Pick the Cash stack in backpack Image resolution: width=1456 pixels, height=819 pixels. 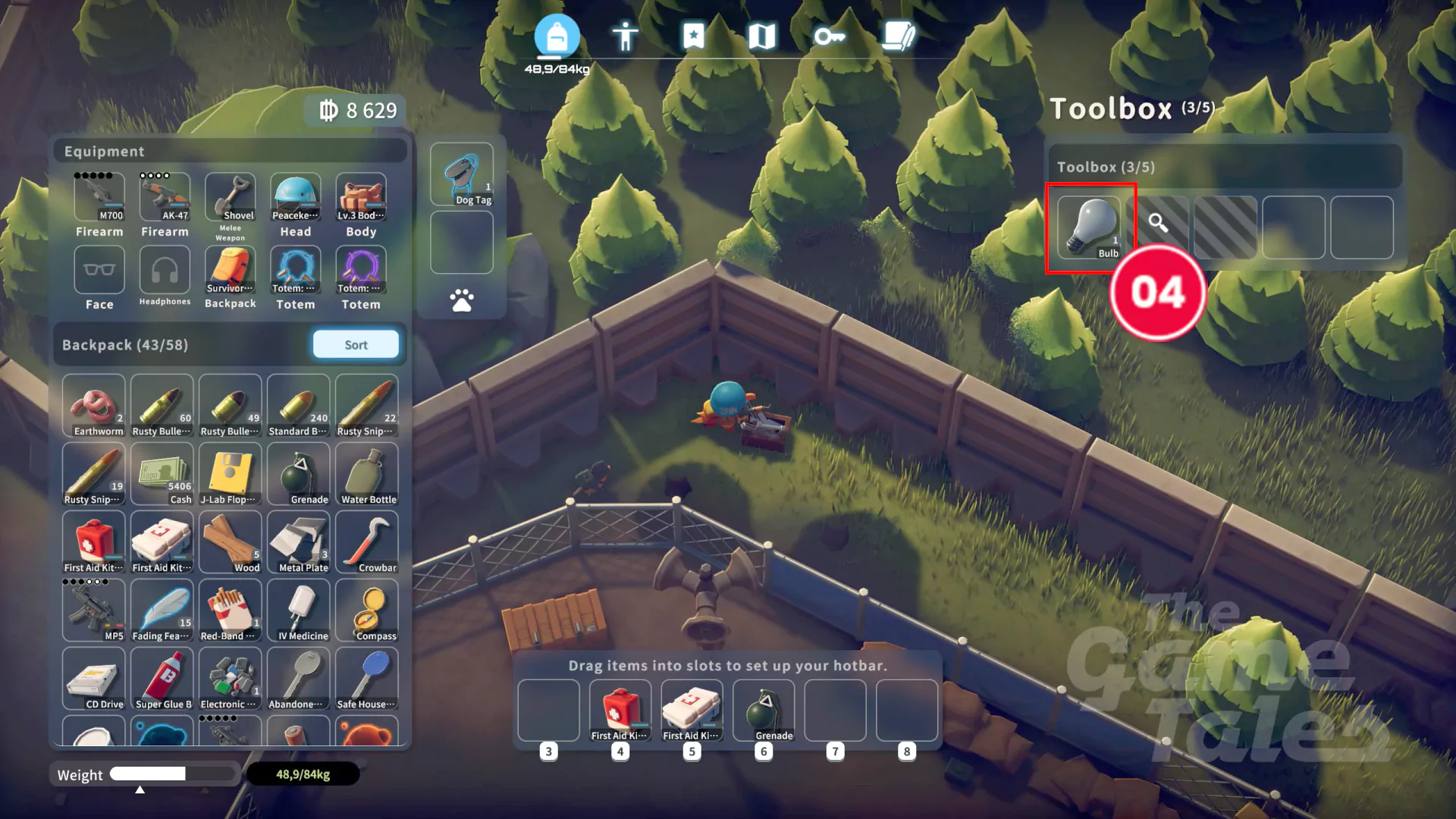pos(162,474)
